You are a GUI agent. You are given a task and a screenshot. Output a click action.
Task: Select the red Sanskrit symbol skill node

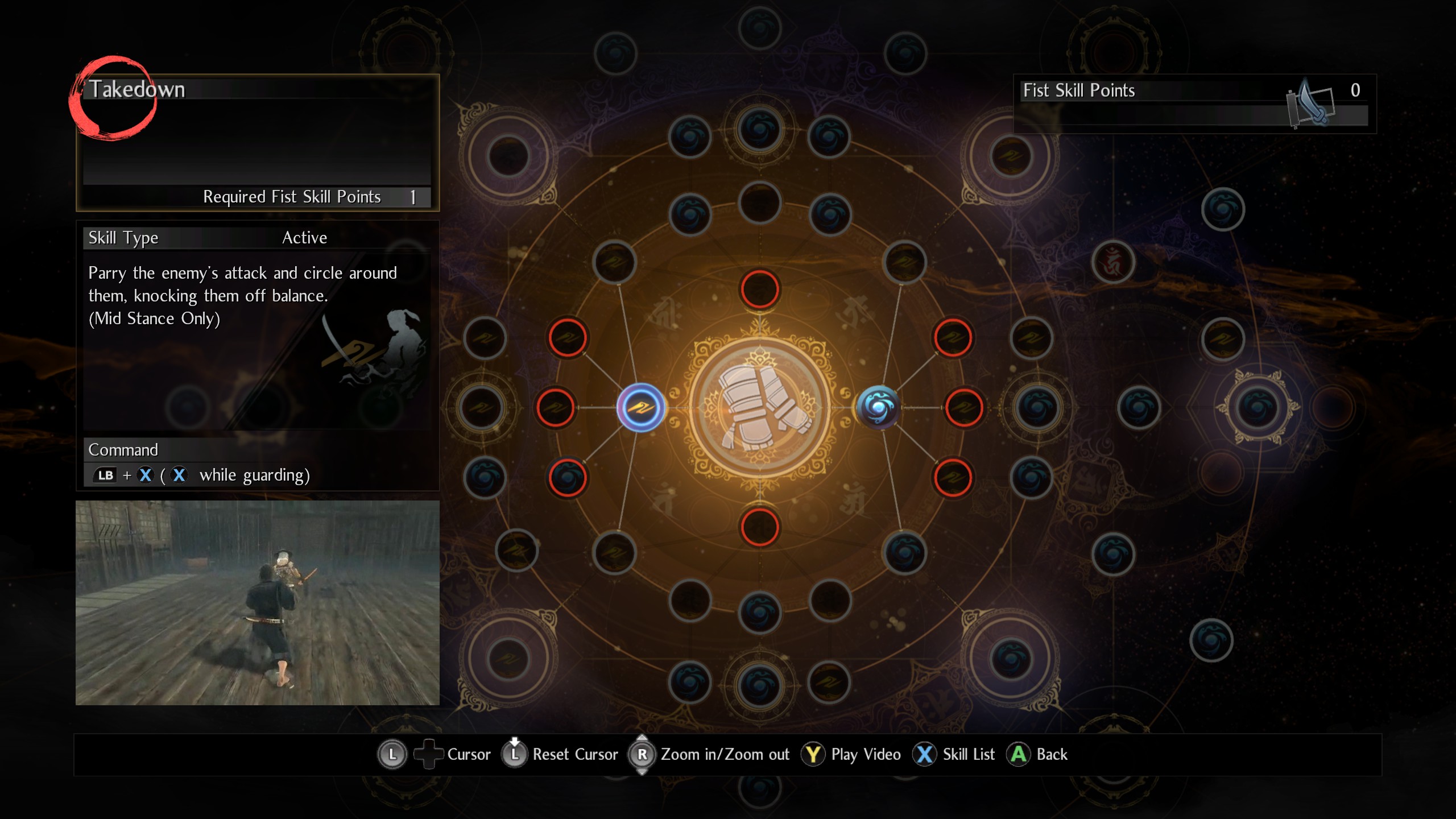(x=1112, y=263)
